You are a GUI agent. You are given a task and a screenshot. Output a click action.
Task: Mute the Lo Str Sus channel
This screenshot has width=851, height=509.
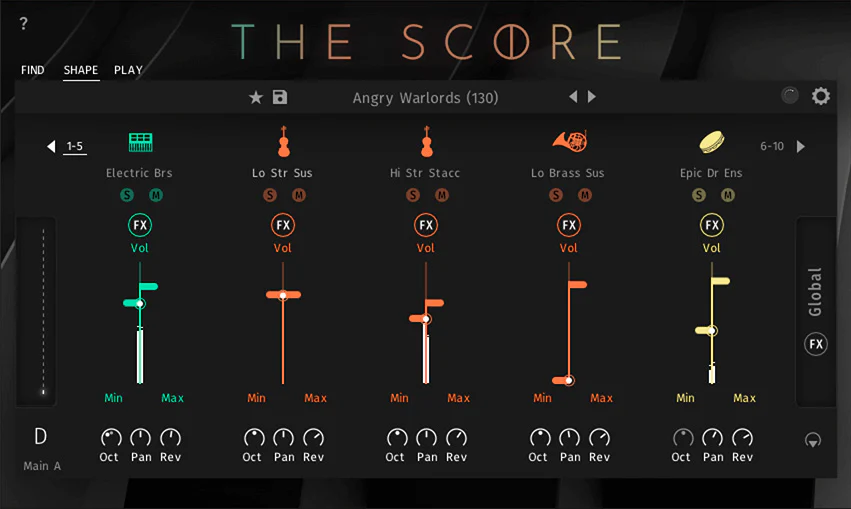299,195
